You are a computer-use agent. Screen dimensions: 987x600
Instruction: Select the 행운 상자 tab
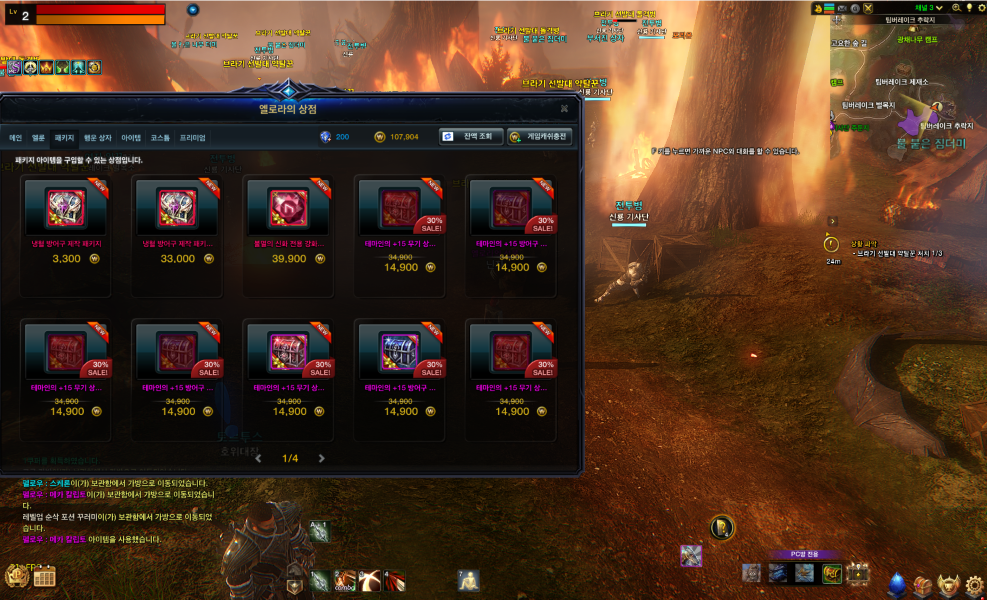[x=97, y=137]
